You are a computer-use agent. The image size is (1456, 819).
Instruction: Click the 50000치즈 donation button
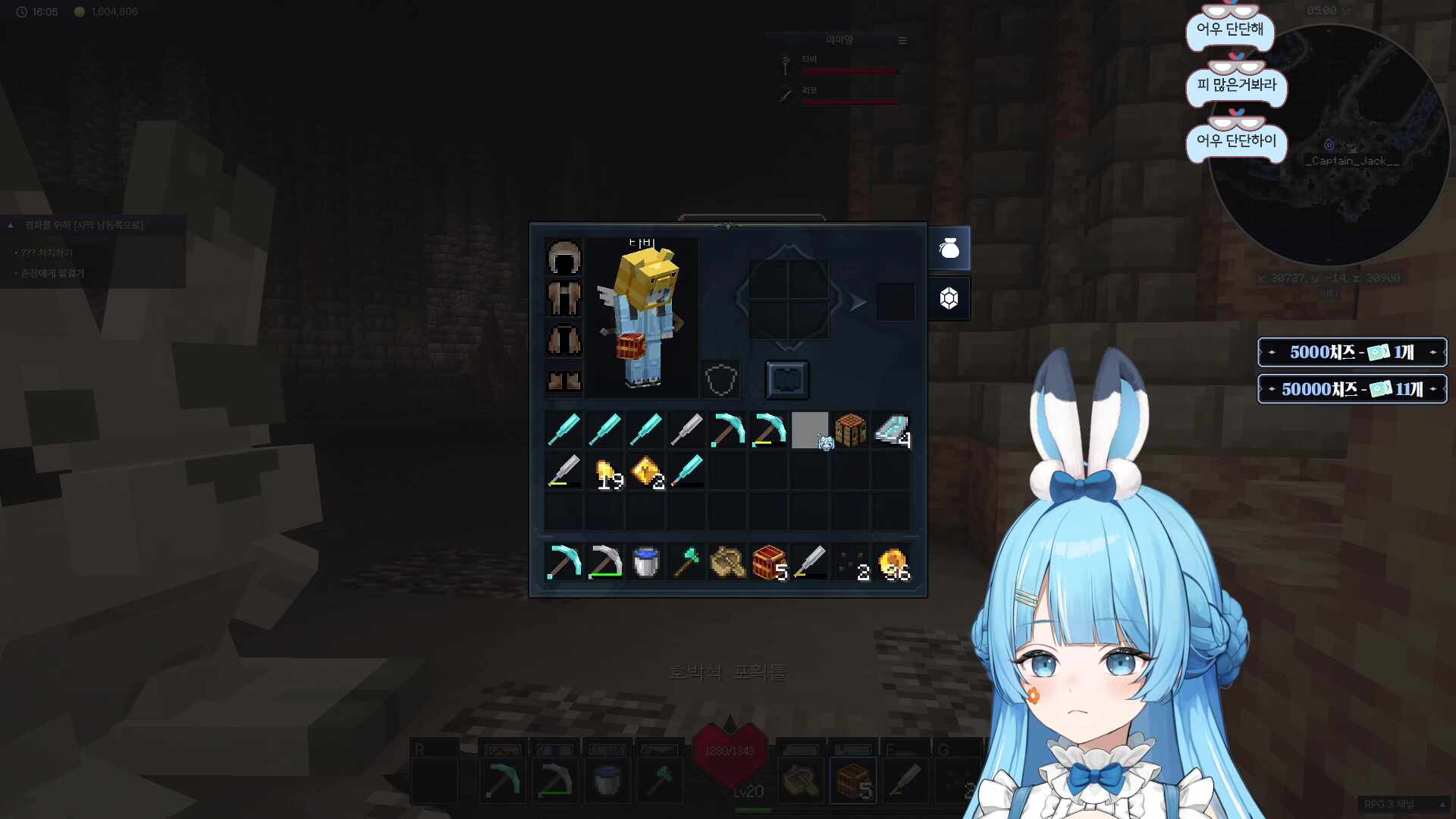coord(1351,389)
